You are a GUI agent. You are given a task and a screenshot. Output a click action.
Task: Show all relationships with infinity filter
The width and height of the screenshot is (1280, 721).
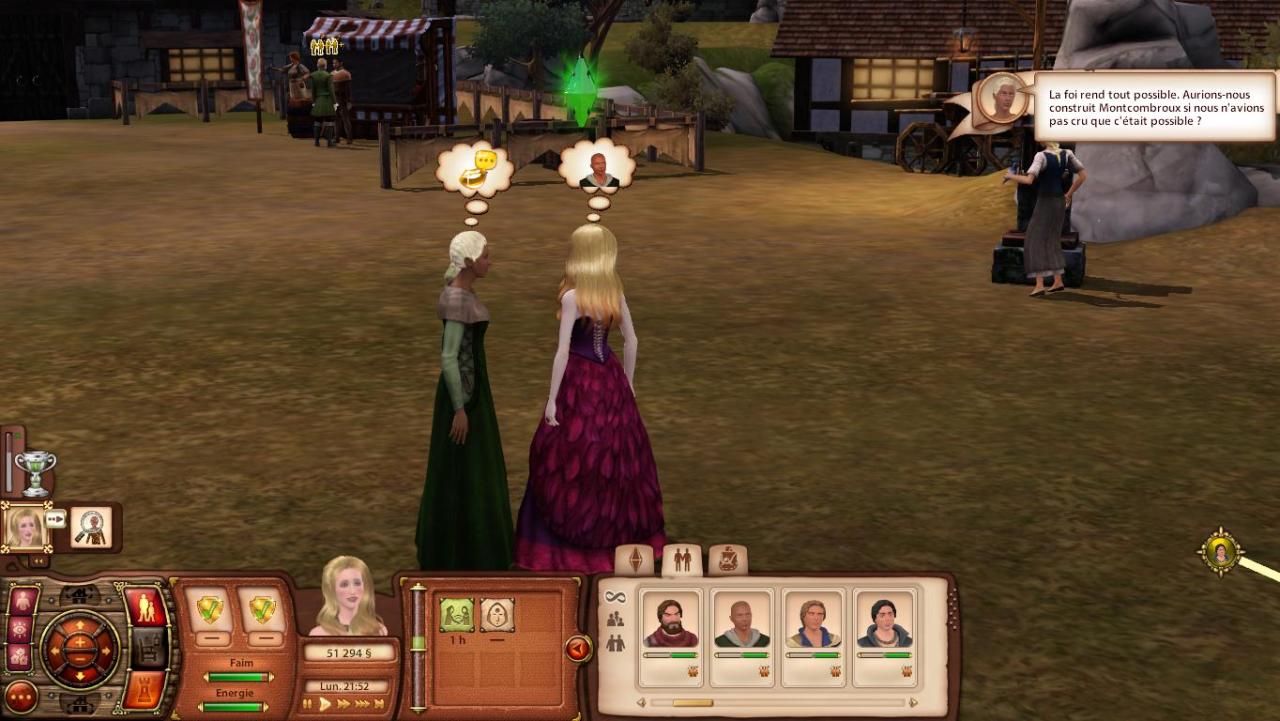[615, 597]
